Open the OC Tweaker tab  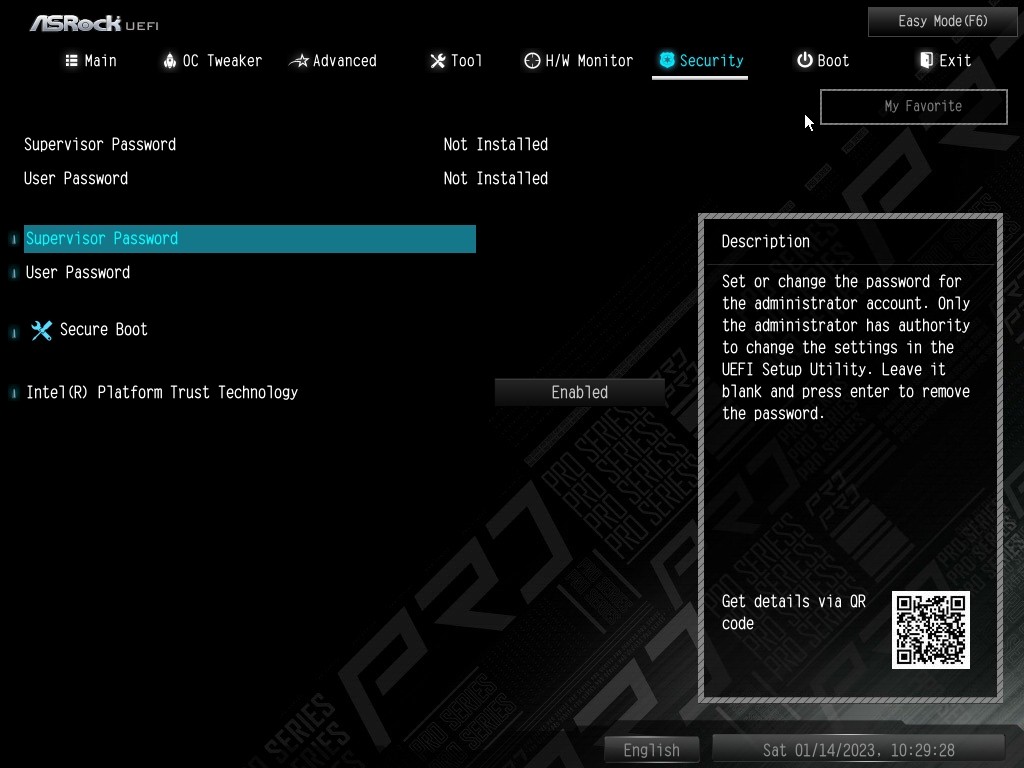(212, 61)
